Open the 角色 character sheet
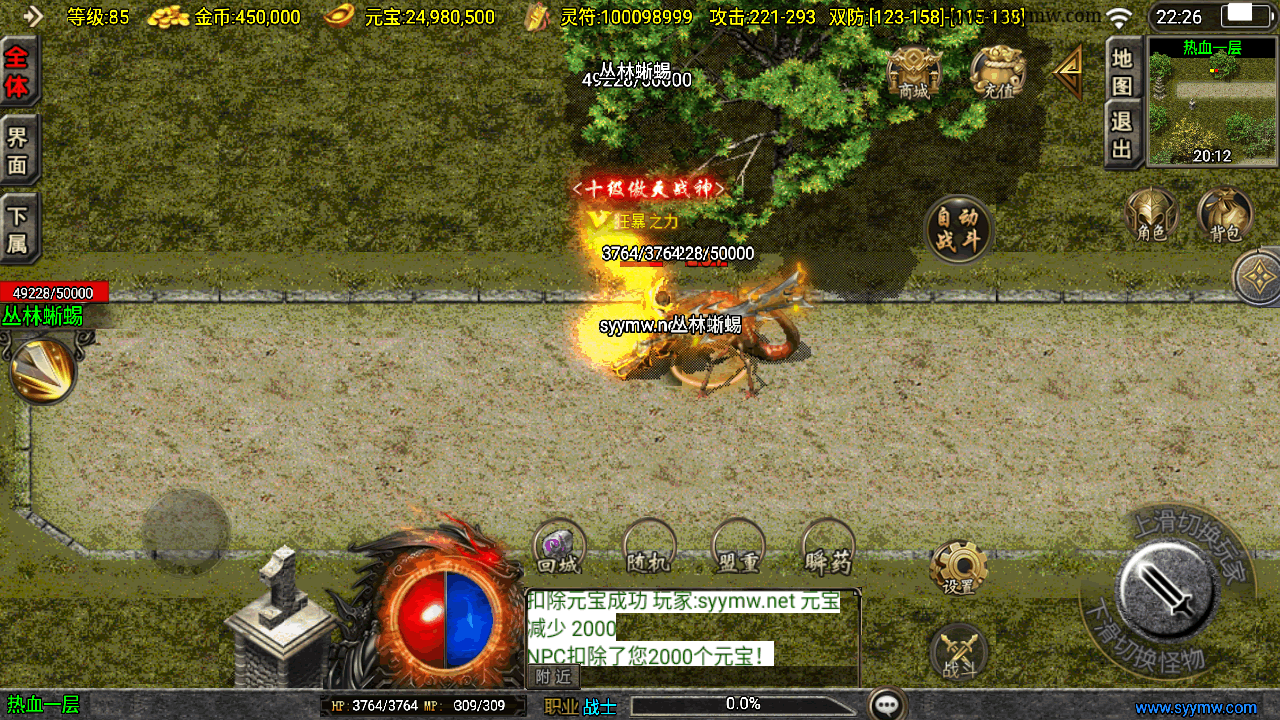Image resolution: width=1280 pixels, height=720 pixels. point(1151,214)
